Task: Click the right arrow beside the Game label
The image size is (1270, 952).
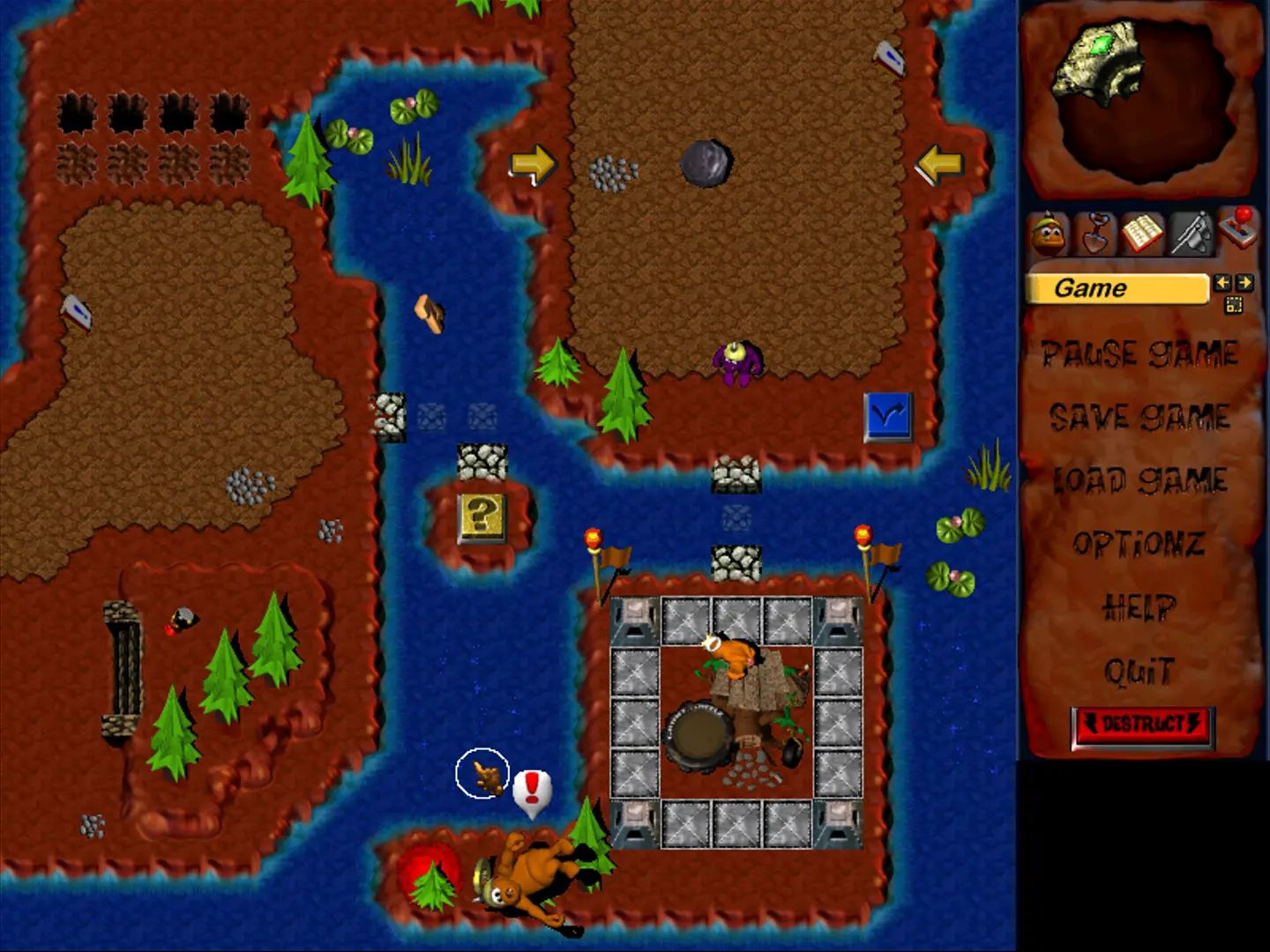Action: click(1244, 283)
